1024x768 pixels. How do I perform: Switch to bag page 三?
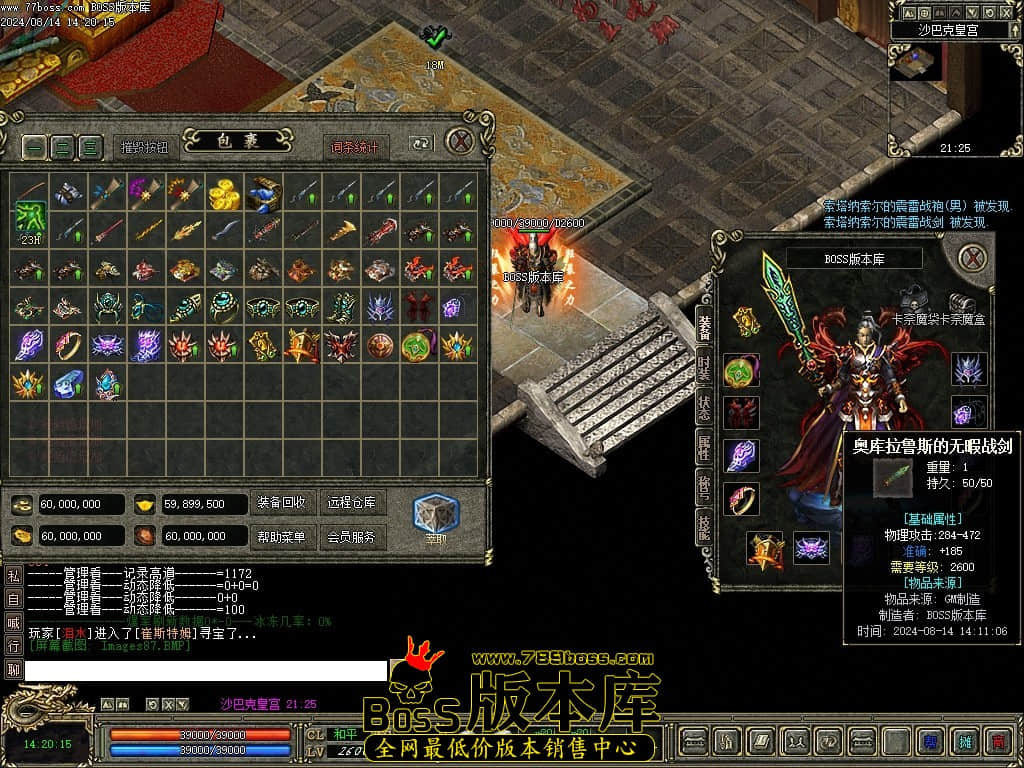click(90, 147)
